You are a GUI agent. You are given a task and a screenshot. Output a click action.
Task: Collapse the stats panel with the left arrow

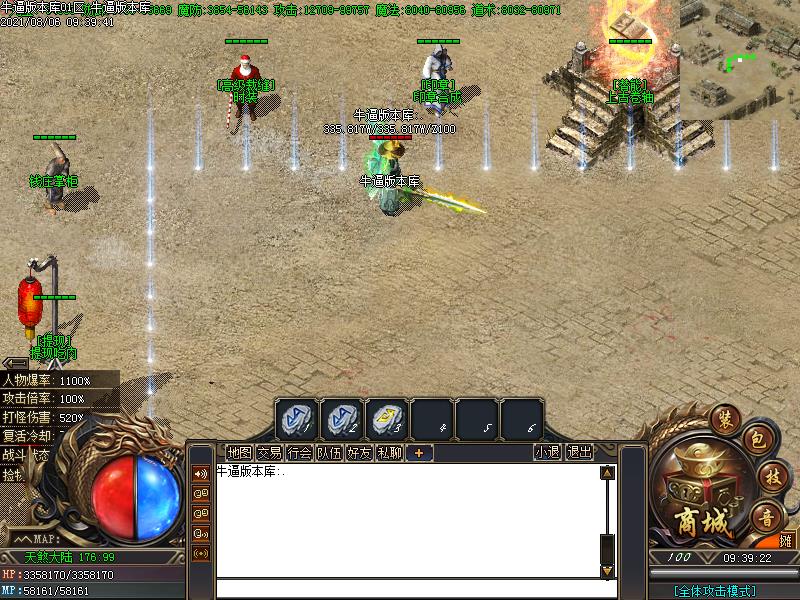pos(14,363)
